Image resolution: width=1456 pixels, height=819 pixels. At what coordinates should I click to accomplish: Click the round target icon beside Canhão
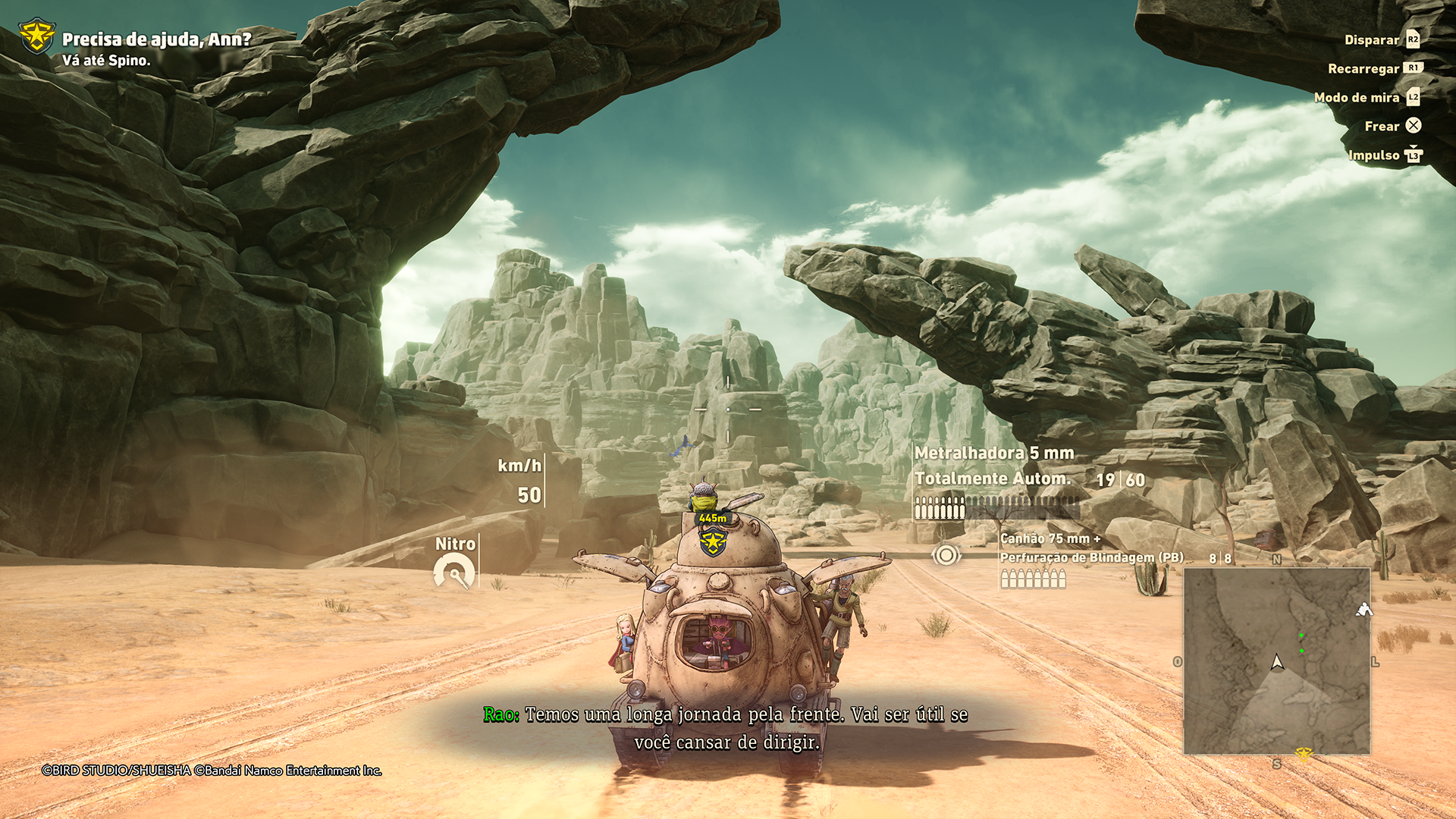pos(946,555)
